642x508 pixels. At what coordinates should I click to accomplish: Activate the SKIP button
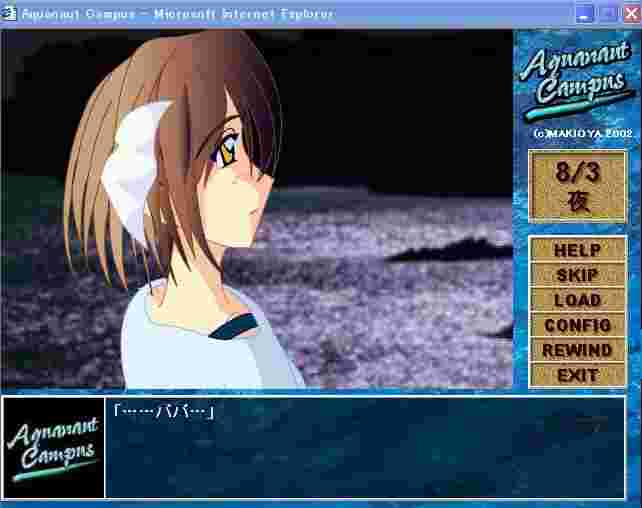(577, 275)
